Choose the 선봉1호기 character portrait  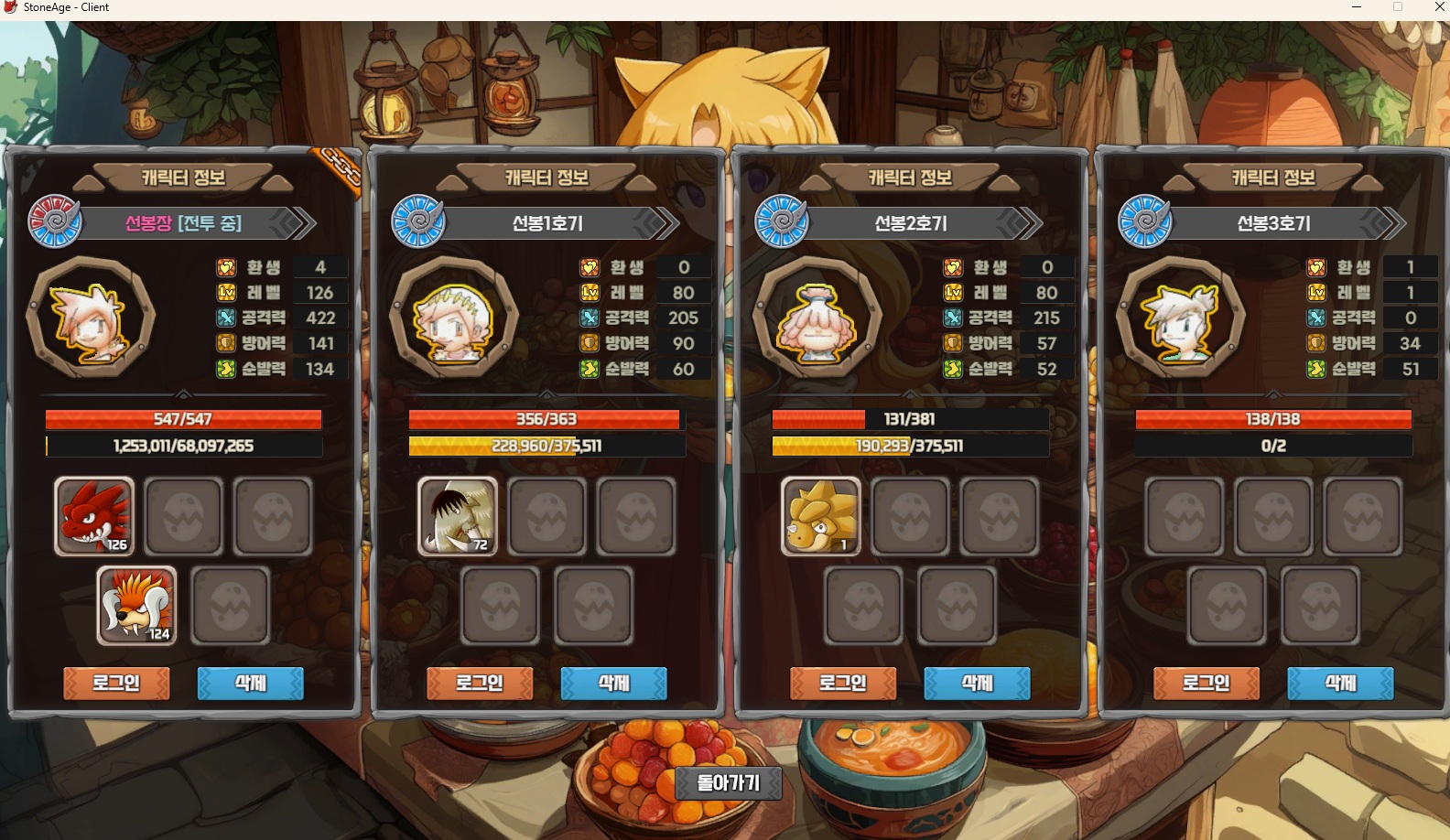coord(453,318)
